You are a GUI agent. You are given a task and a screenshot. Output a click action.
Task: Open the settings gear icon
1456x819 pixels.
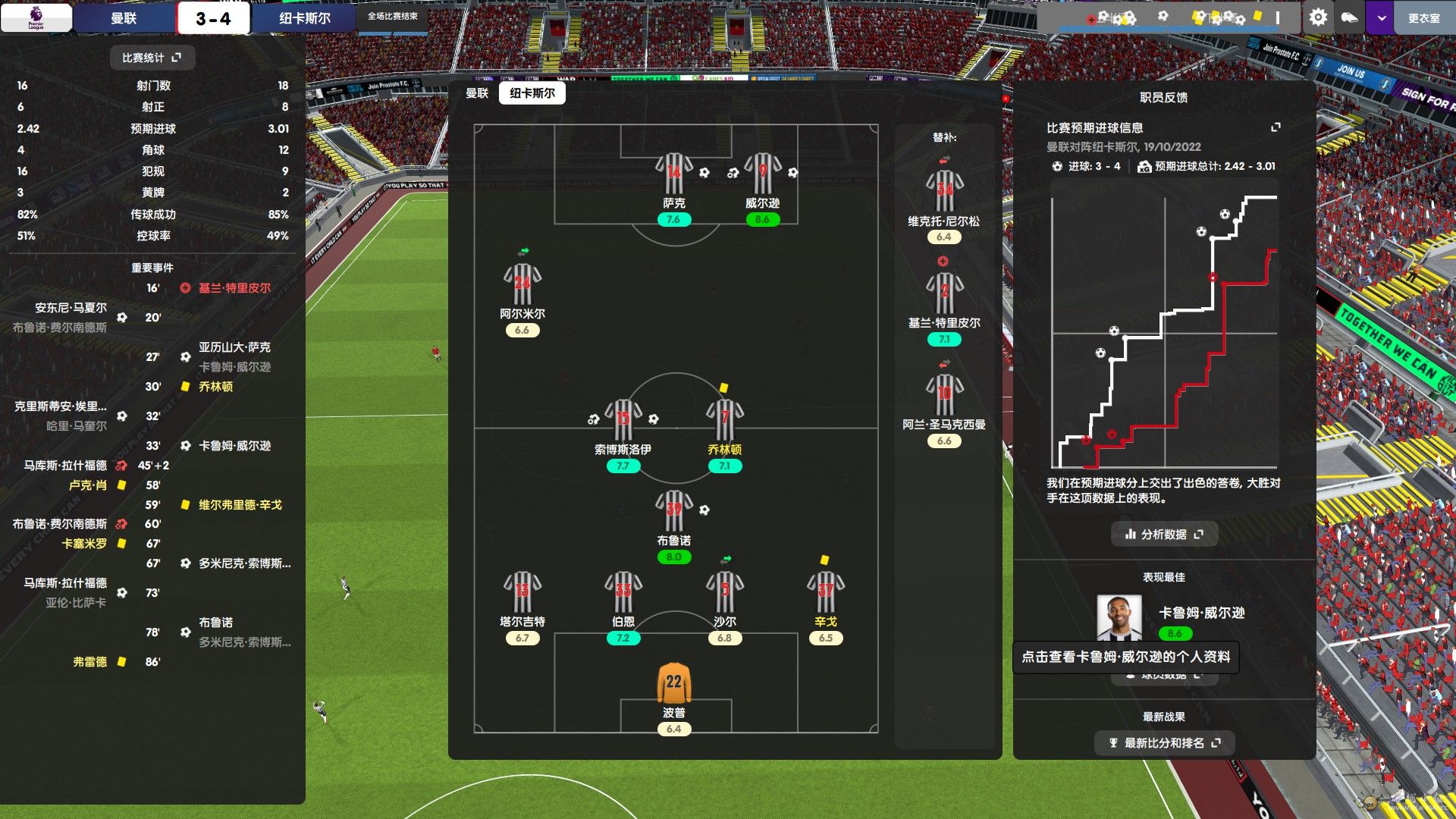pyautogui.click(x=1318, y=17)
